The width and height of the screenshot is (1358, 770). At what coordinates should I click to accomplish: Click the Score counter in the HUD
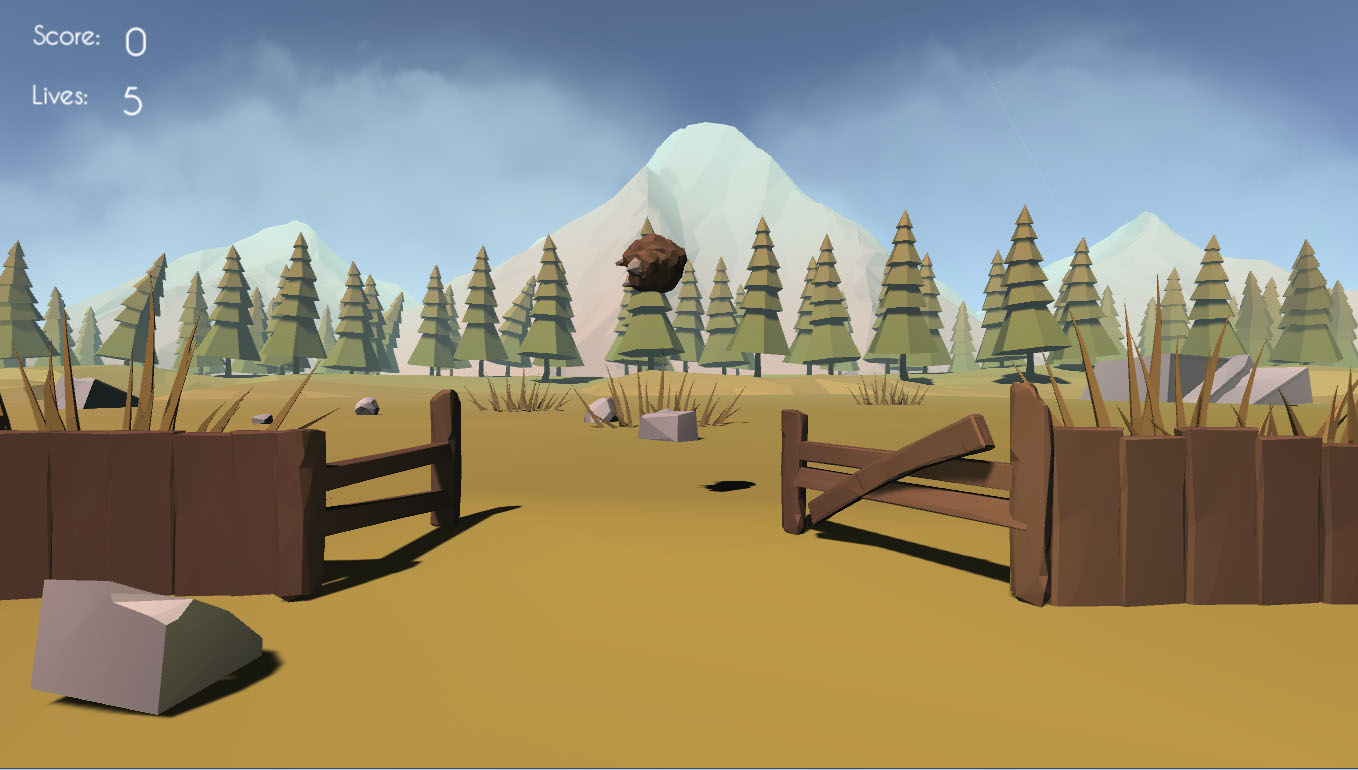pos(135,40)
